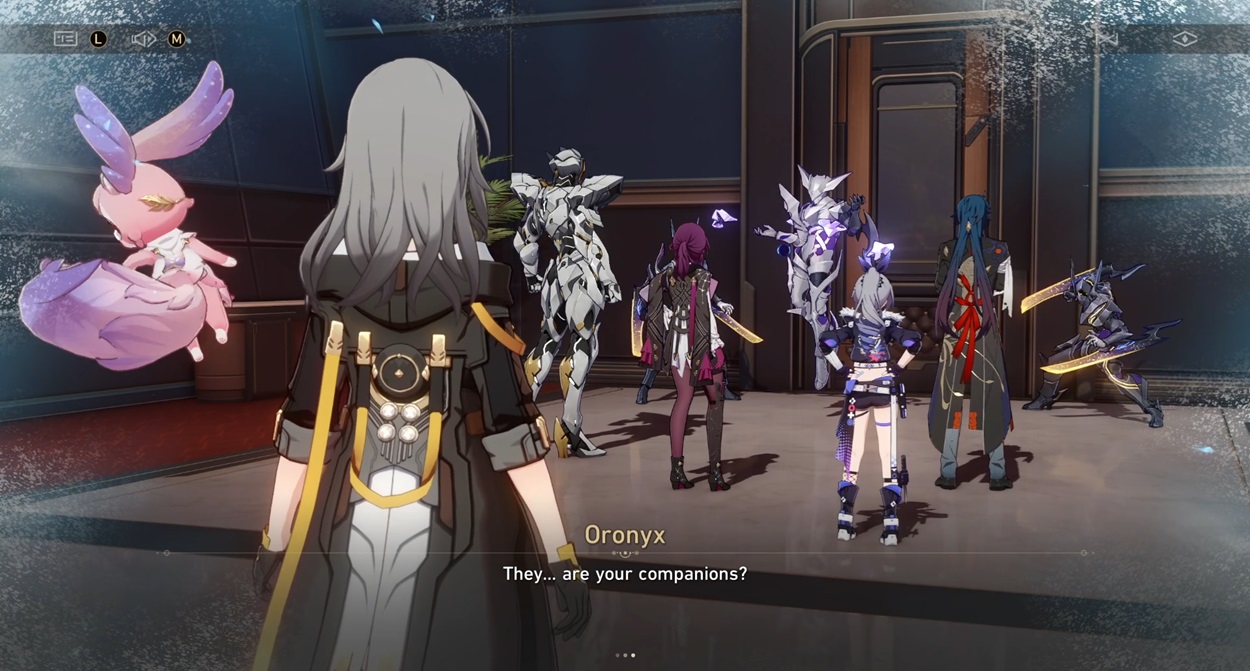Open the dialogue log icon
This screenshot has height=671, width=1250.
pos(65,39)
